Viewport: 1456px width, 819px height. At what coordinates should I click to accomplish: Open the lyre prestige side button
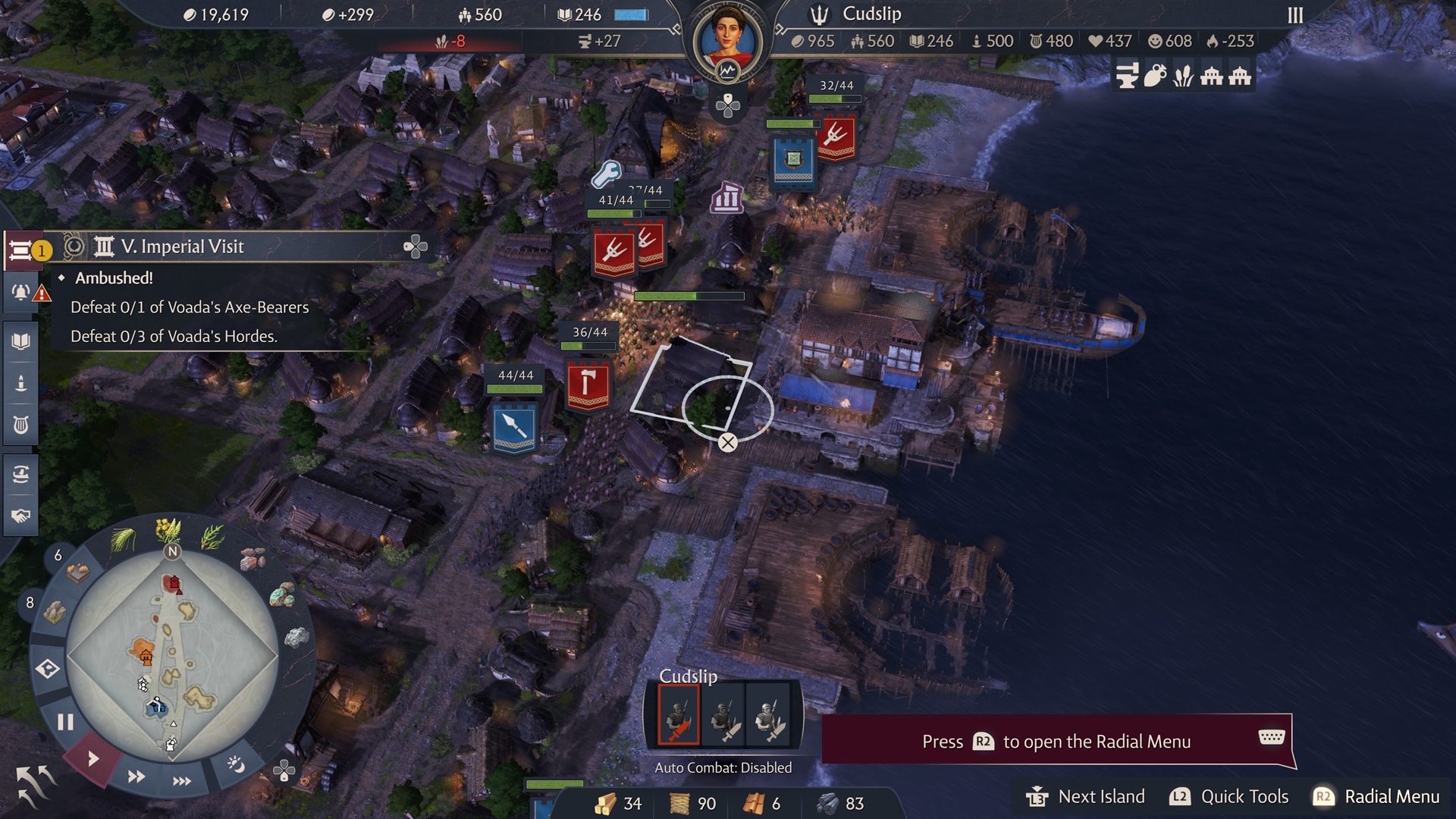(21, 425)
